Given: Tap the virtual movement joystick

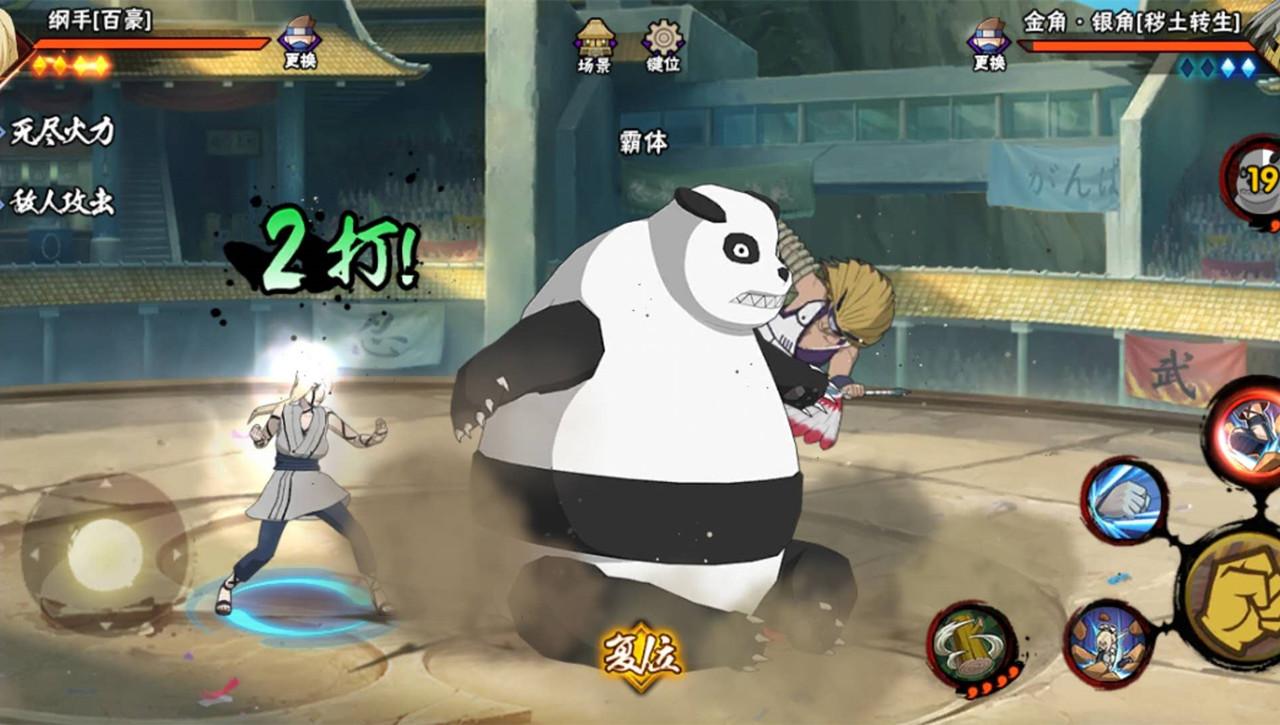Looking at the screenshot, I should (105, 553).
